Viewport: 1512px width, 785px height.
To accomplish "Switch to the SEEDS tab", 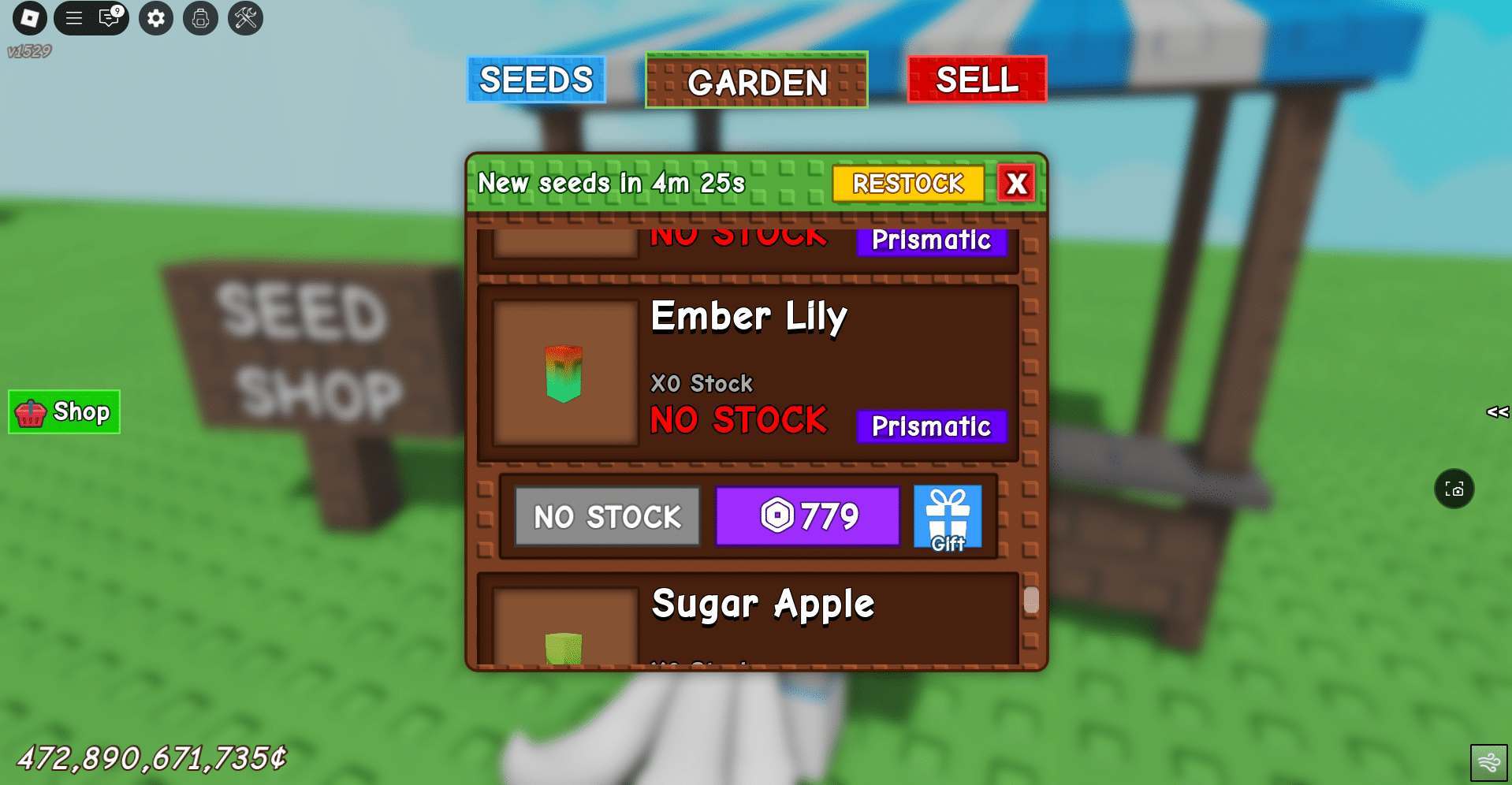I will point(536,80).
